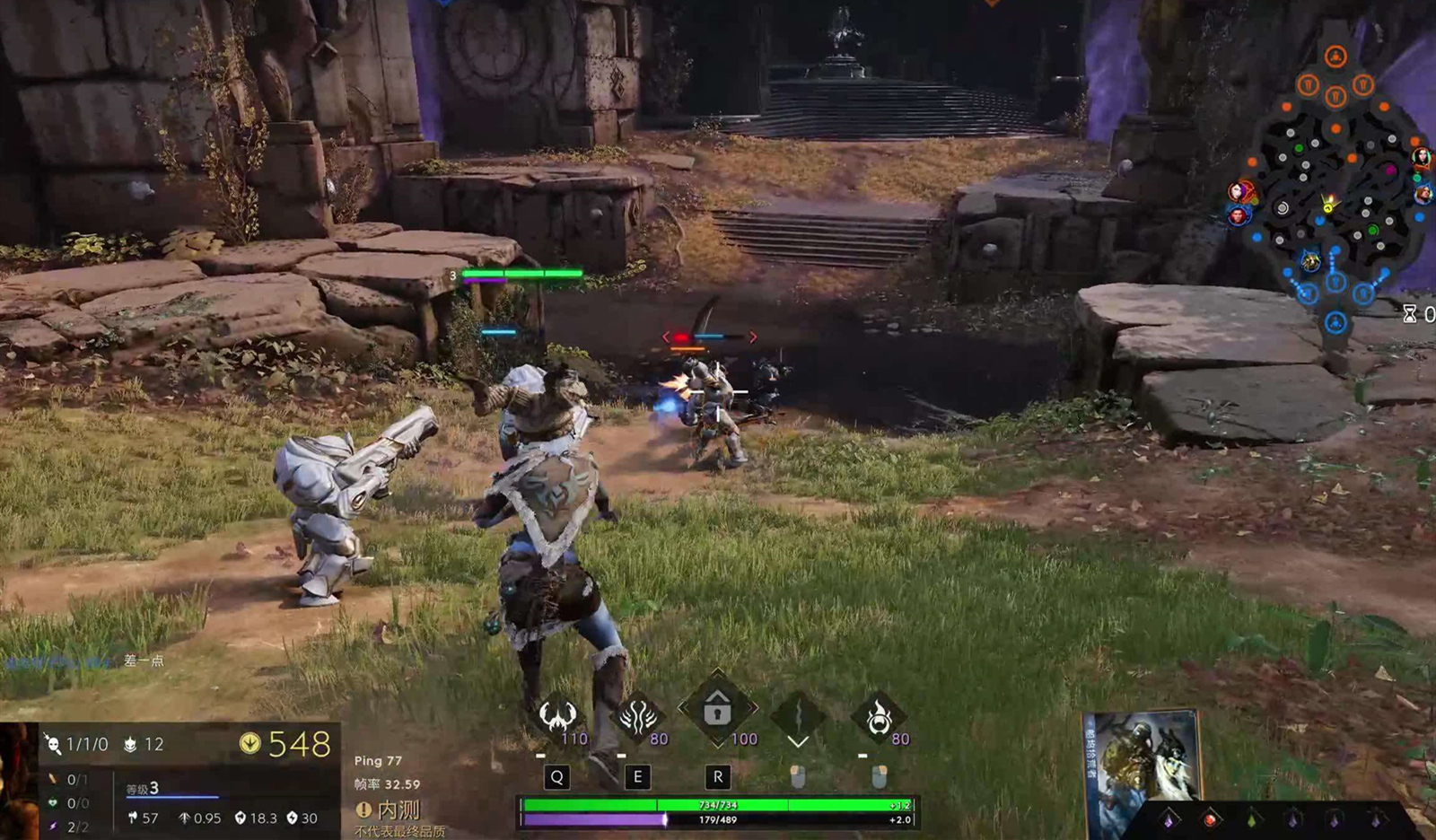Select the locked R ultimate ability
The width and height of the screenshot is (1436, 840).
tap(717, 709)
